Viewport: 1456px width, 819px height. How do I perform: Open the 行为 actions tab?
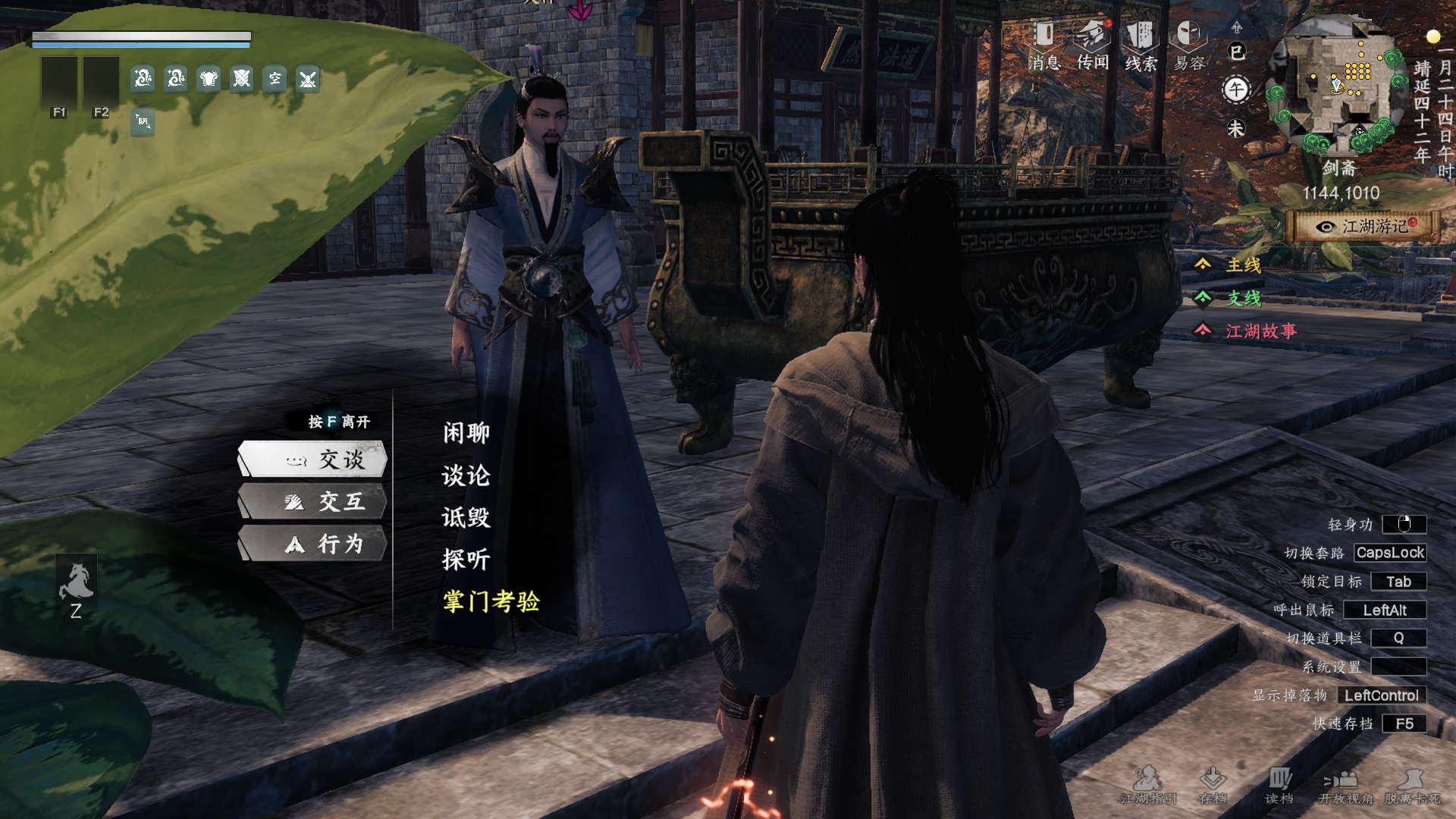coord(312,544)
